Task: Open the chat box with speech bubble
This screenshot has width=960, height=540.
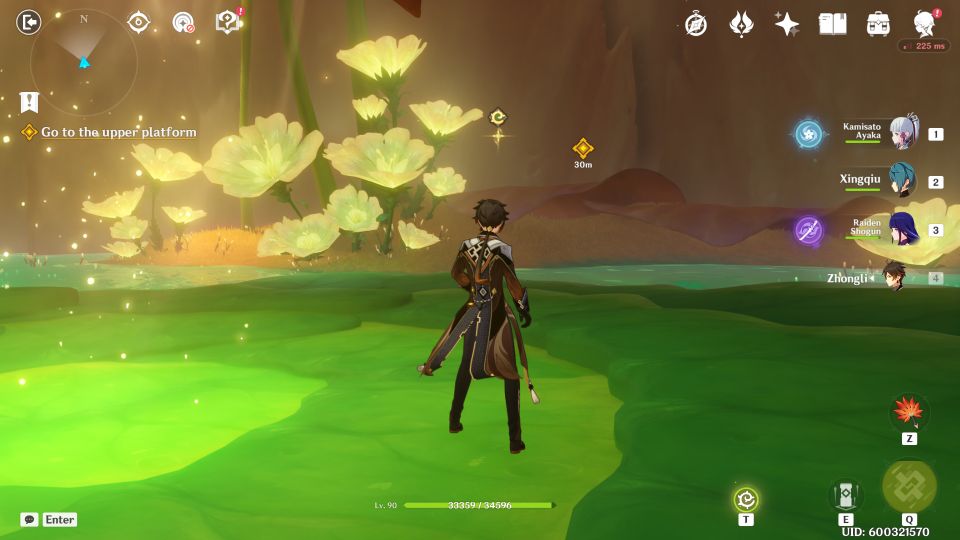Action: pyautogui.click(x=30, y=519)
